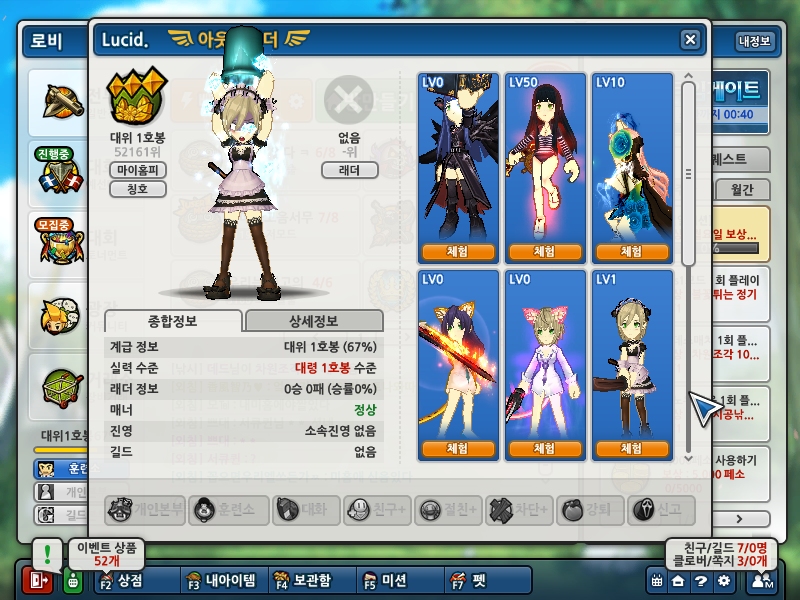
Task: Try the LV1 maid character via 체험
Action: click(x=631, y=449)
